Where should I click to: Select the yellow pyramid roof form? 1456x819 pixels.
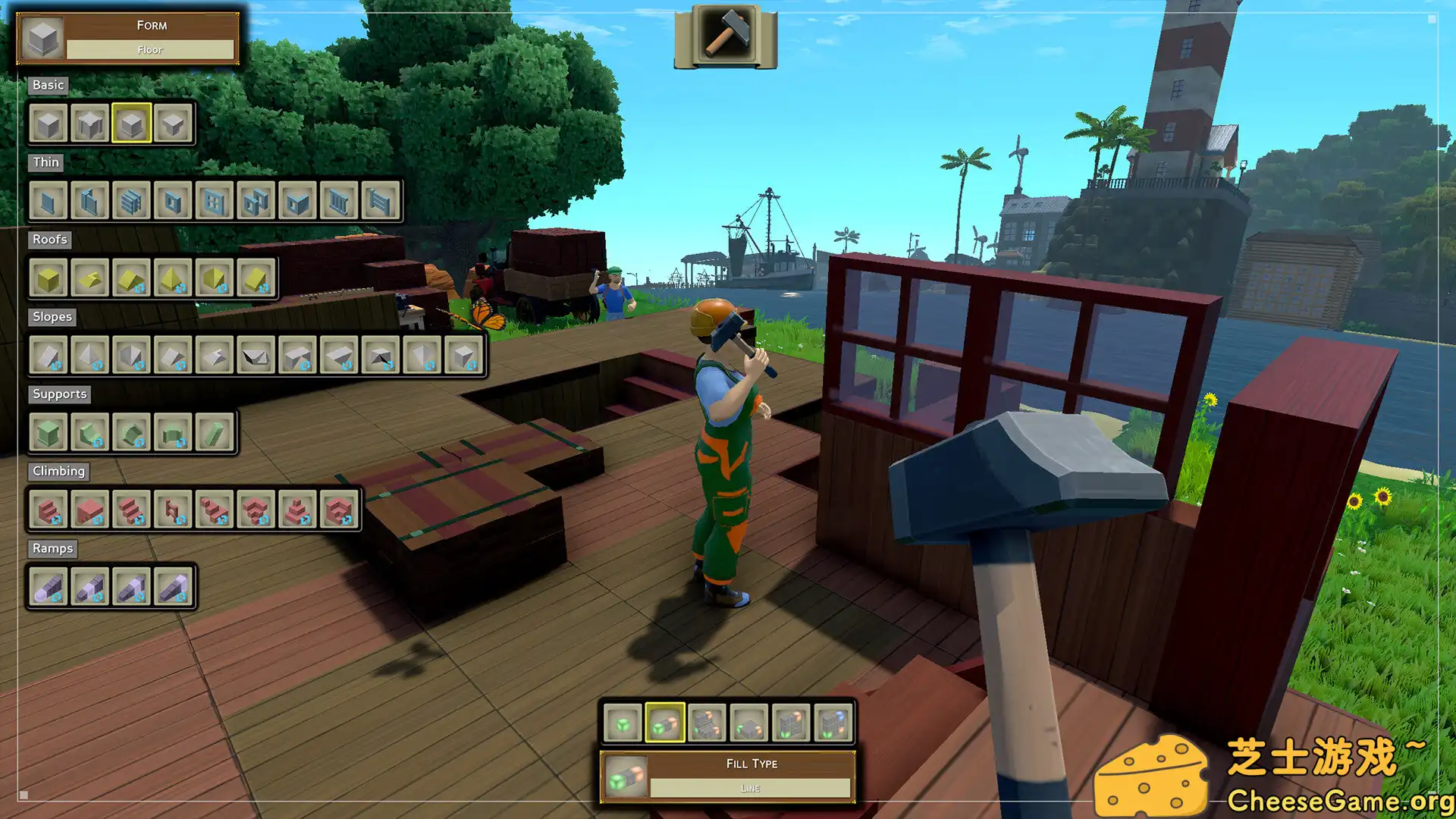(x=173, y=278)
